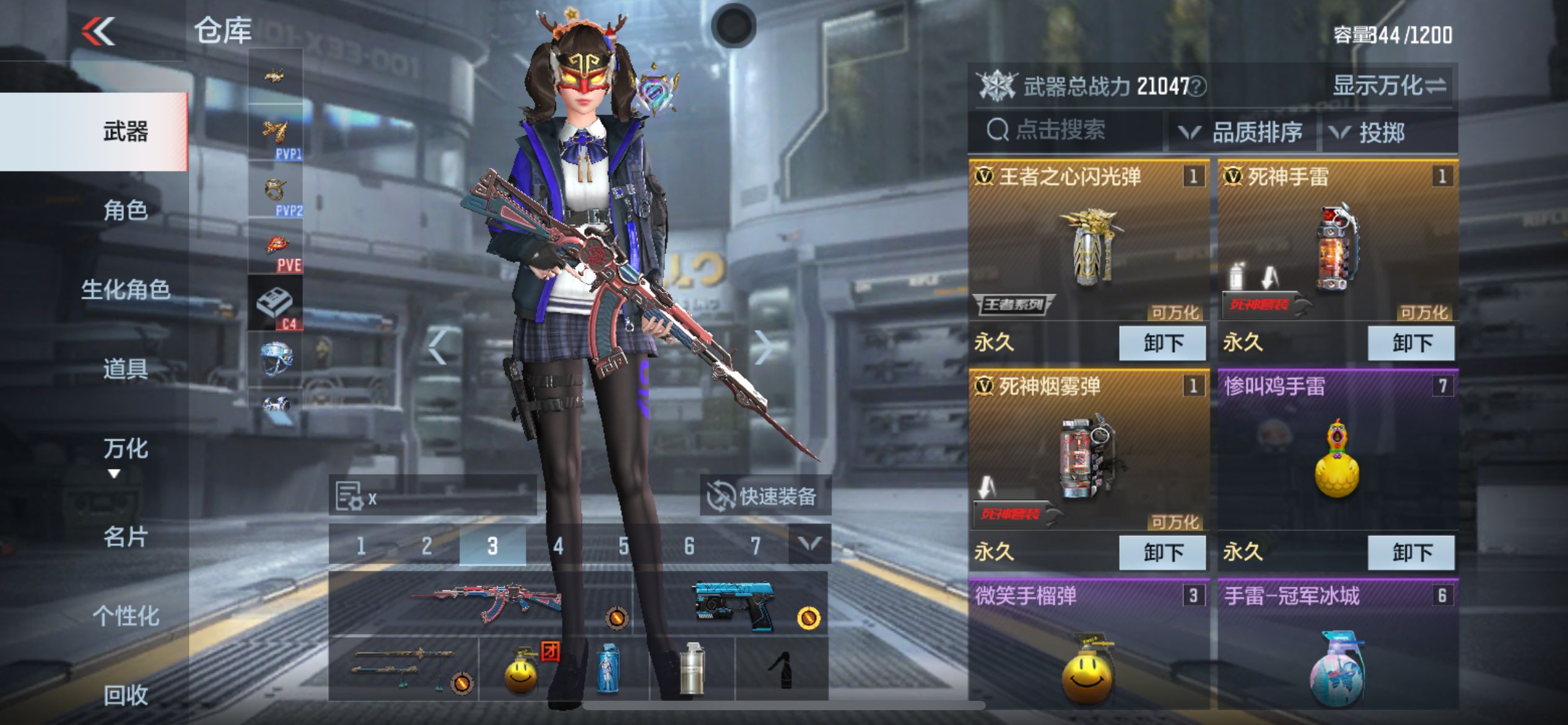Image resolution: width=1568 pixels, height=725 pixels.
Task: Select the PVE loadout preset
Action: click(x=276, y=247)
